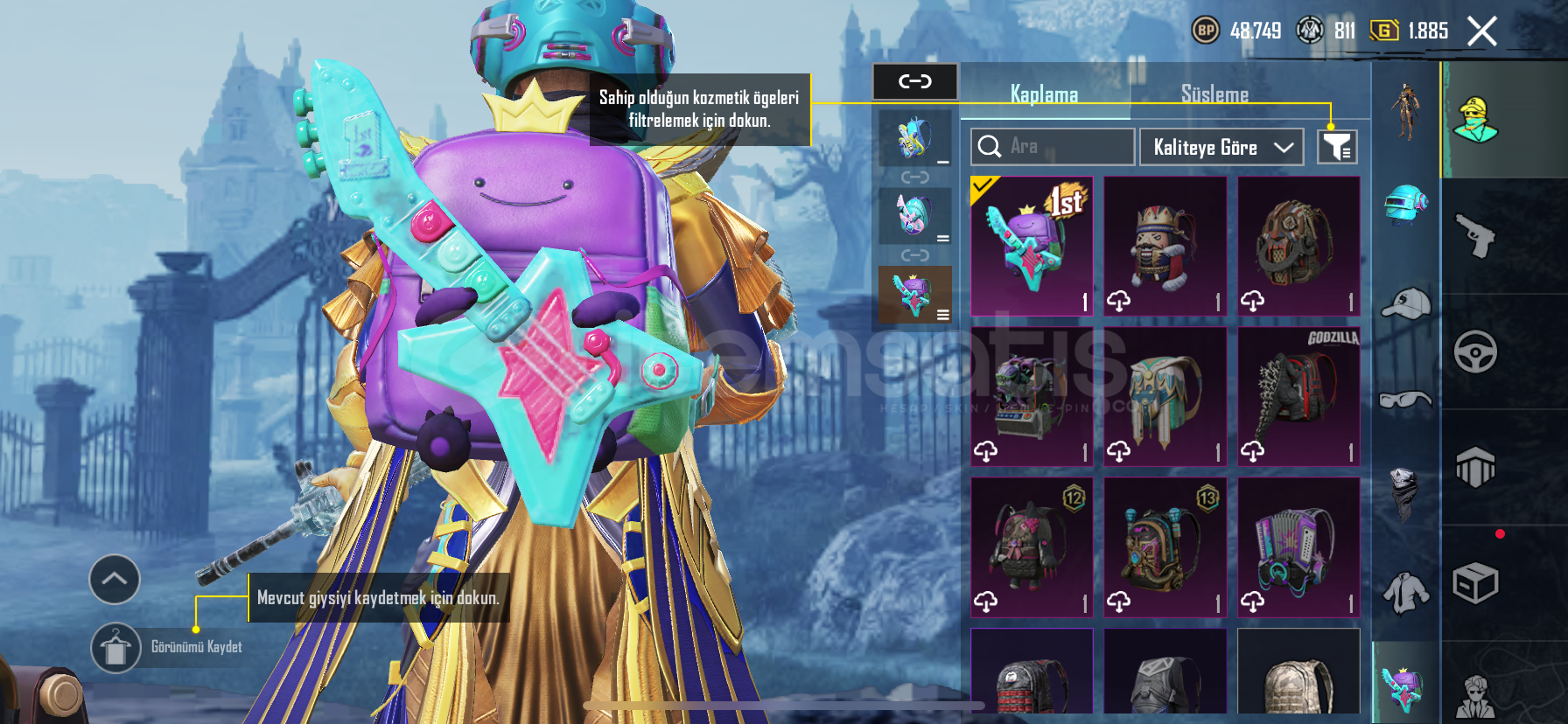
Task: Choose the nutcracker king backpack skin
Action: 1165,246
